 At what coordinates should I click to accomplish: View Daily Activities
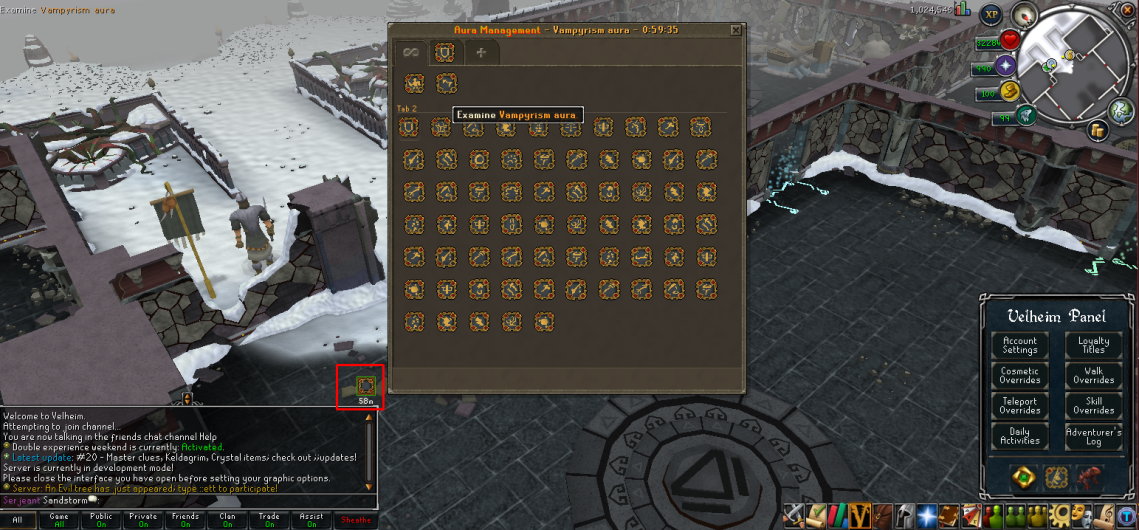point(1020,436)
